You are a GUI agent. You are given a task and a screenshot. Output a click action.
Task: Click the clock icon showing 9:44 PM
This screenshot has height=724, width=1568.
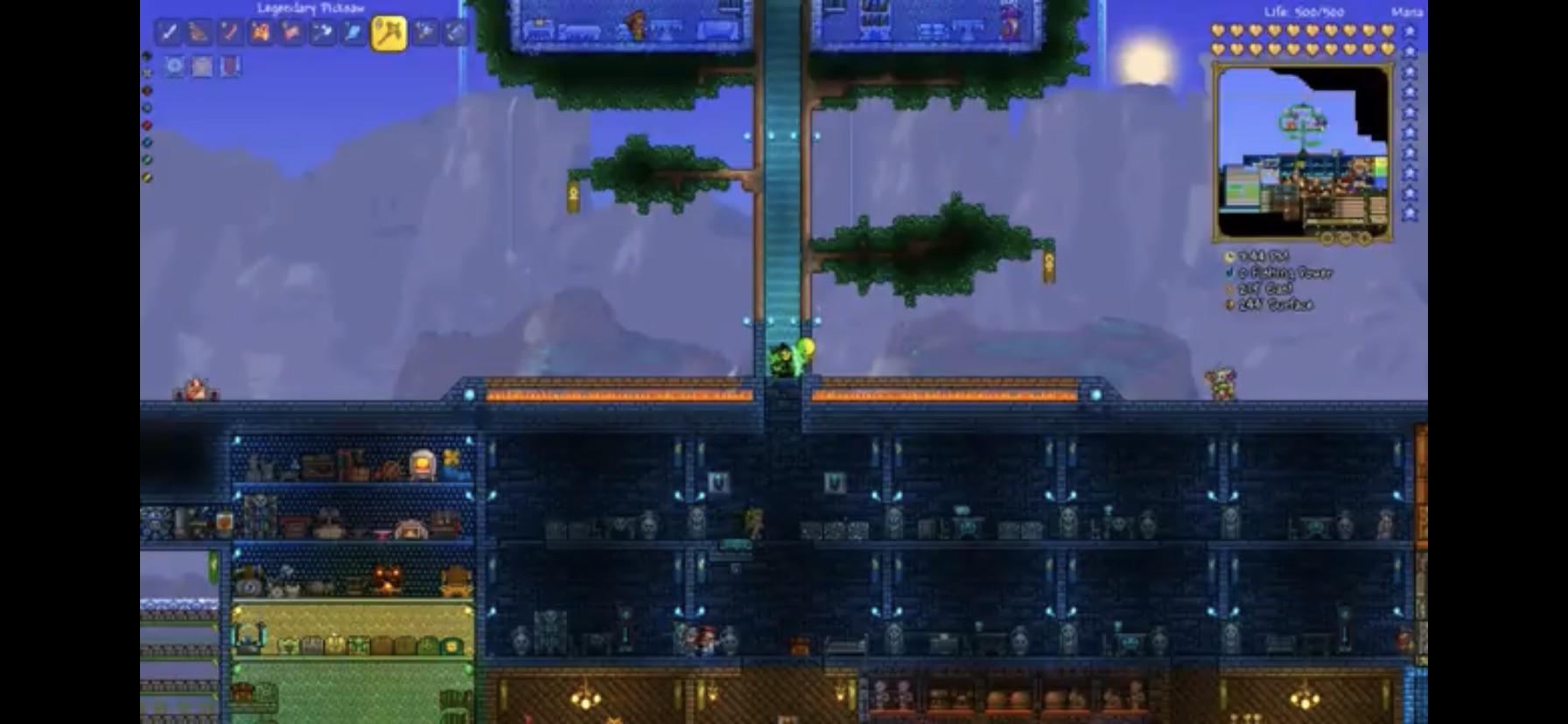[1229, 257]
